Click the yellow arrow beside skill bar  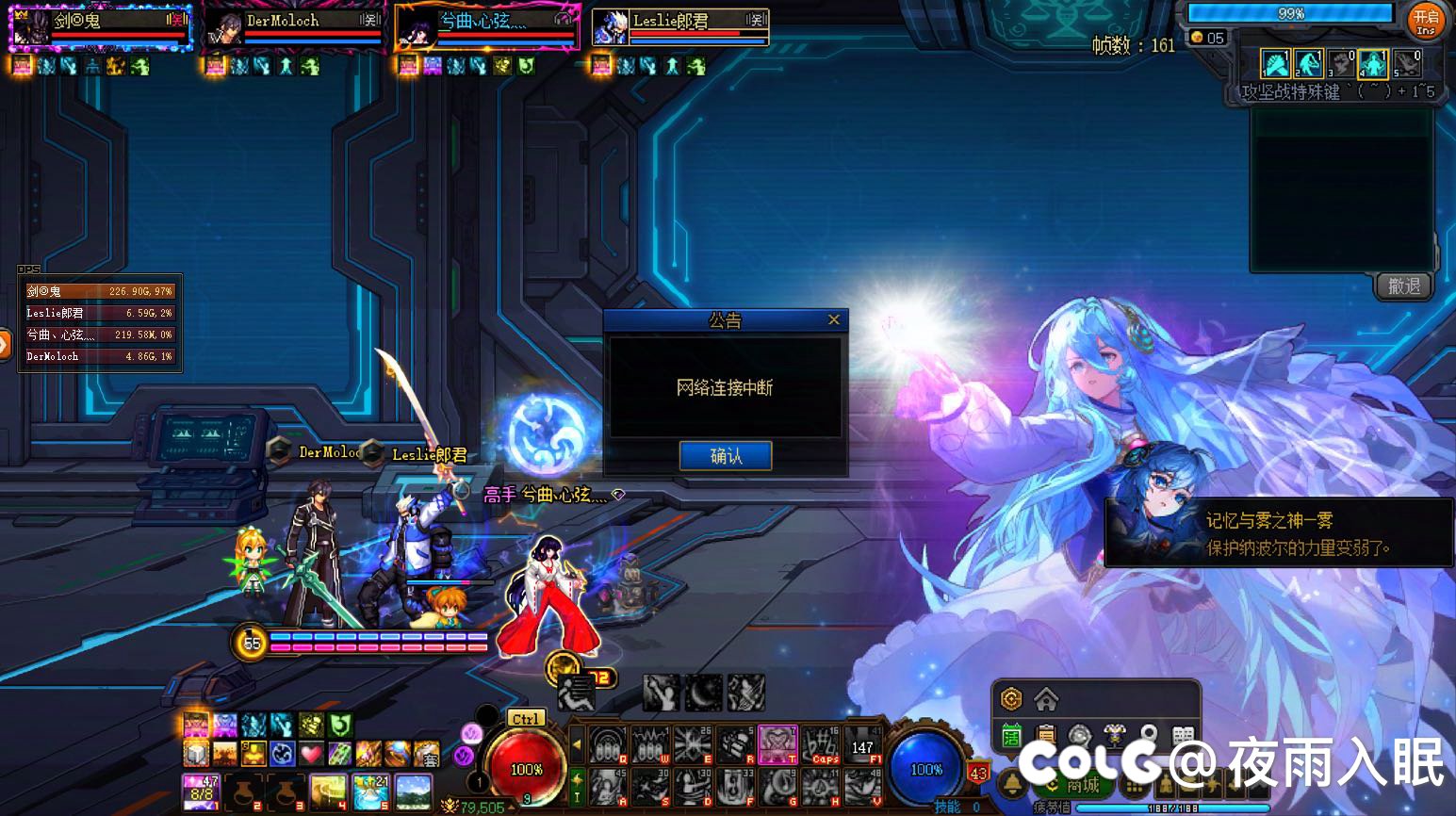tap(577, 744)
